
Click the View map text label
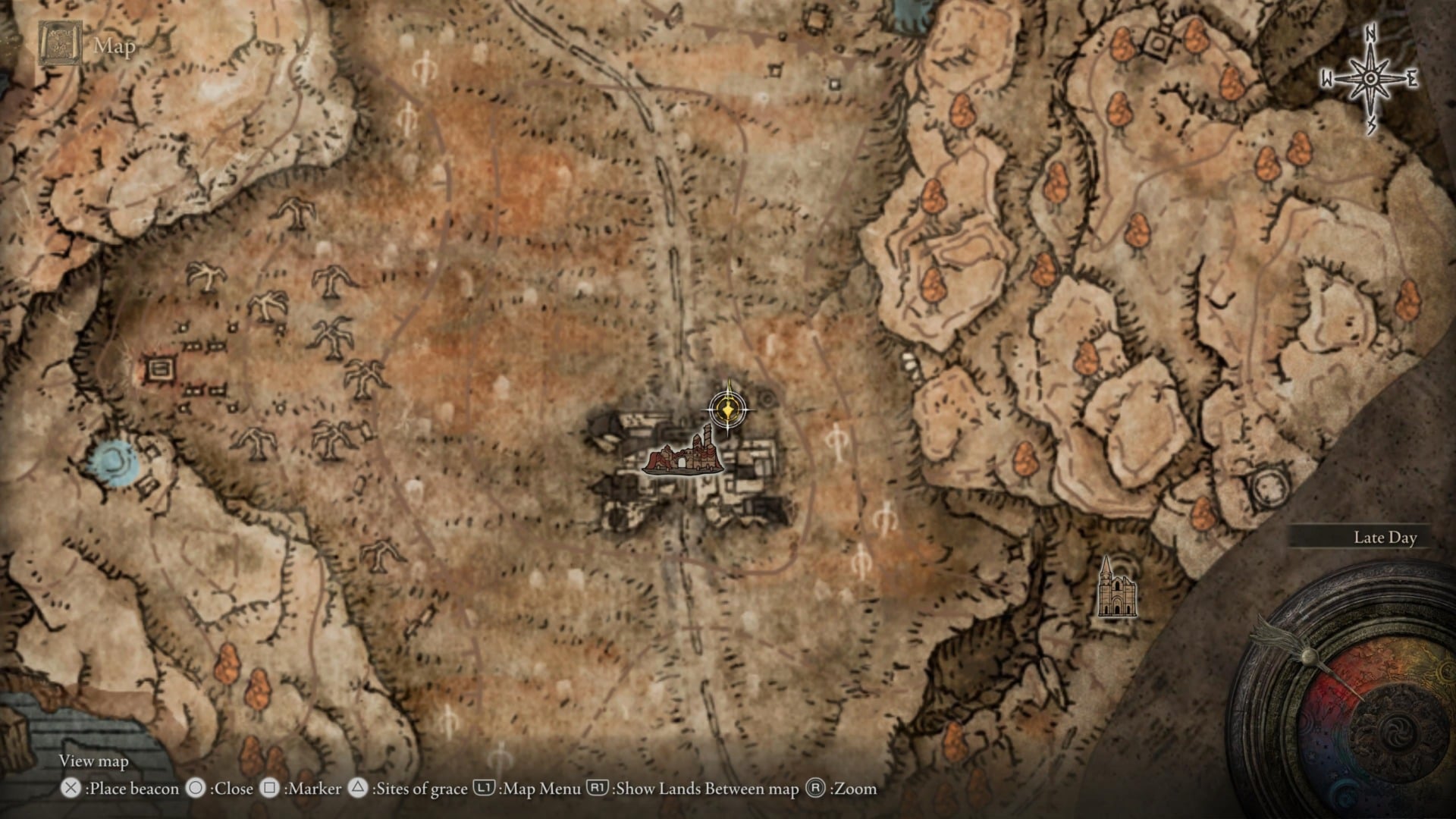(x=93, y=761)
